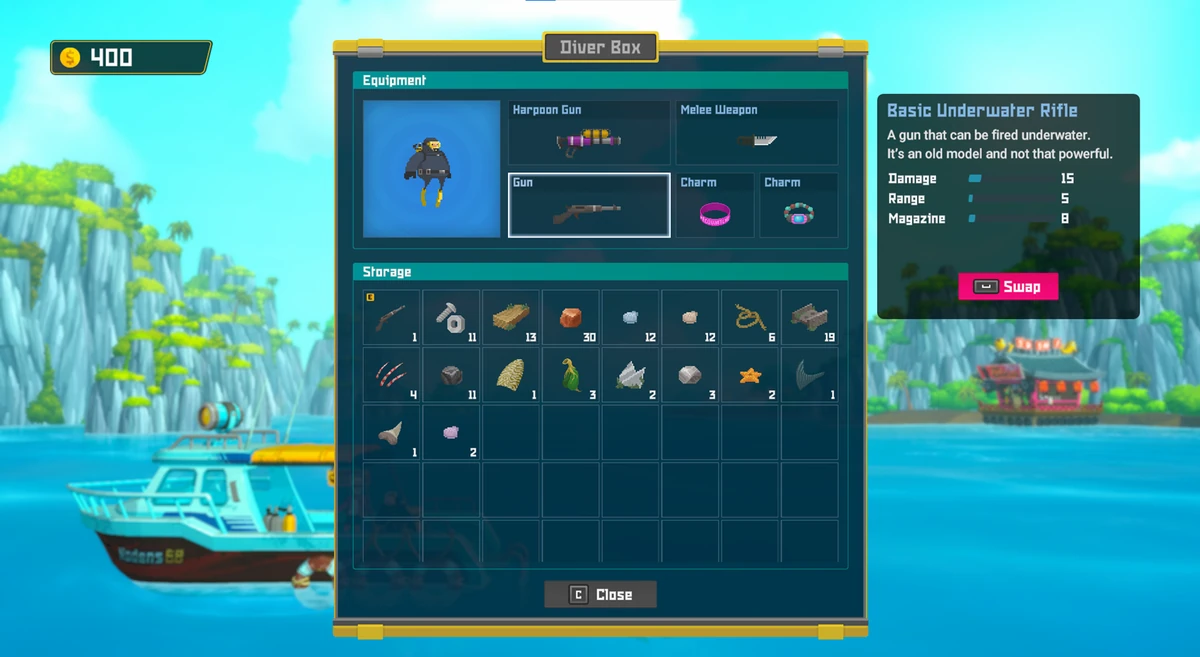Select the dark fish fin item

[810, 375]
